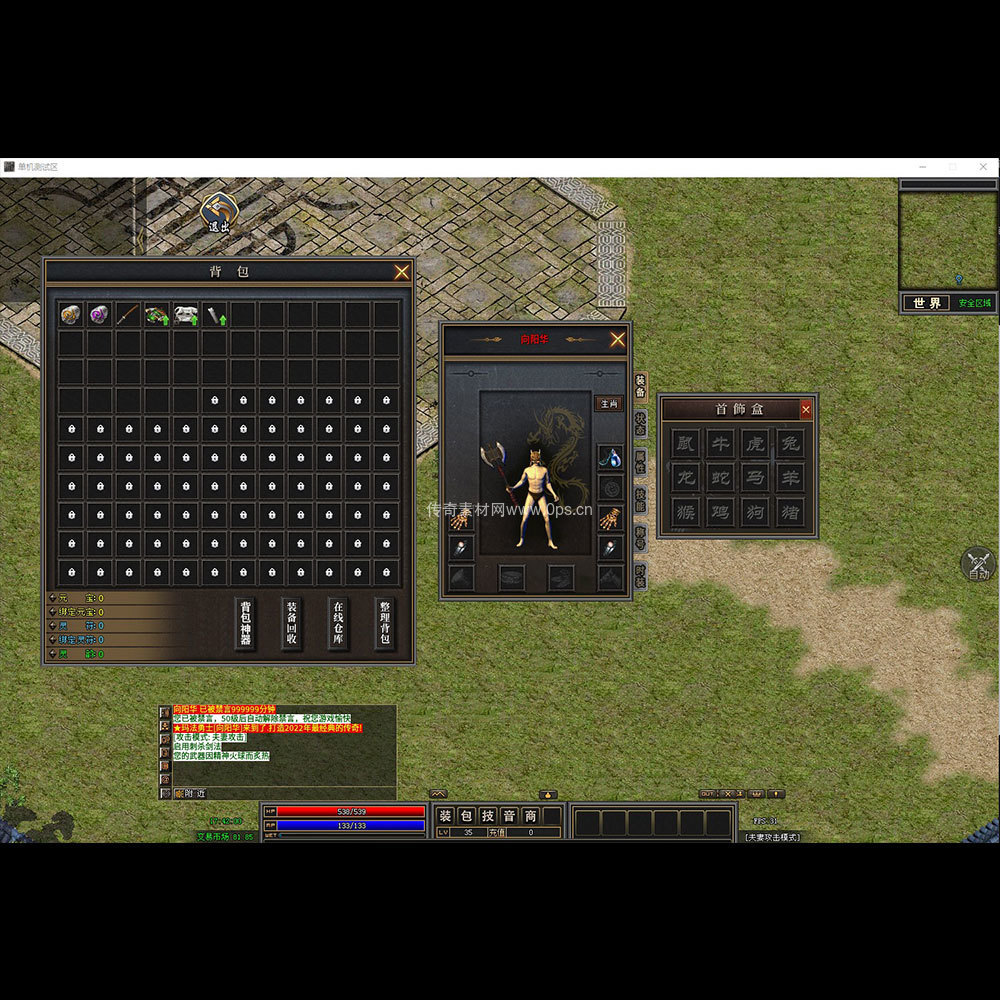This screenshot has height=1000, width=1000.
Task: Close the 背包 backpack window
Action: coord(401,272)
